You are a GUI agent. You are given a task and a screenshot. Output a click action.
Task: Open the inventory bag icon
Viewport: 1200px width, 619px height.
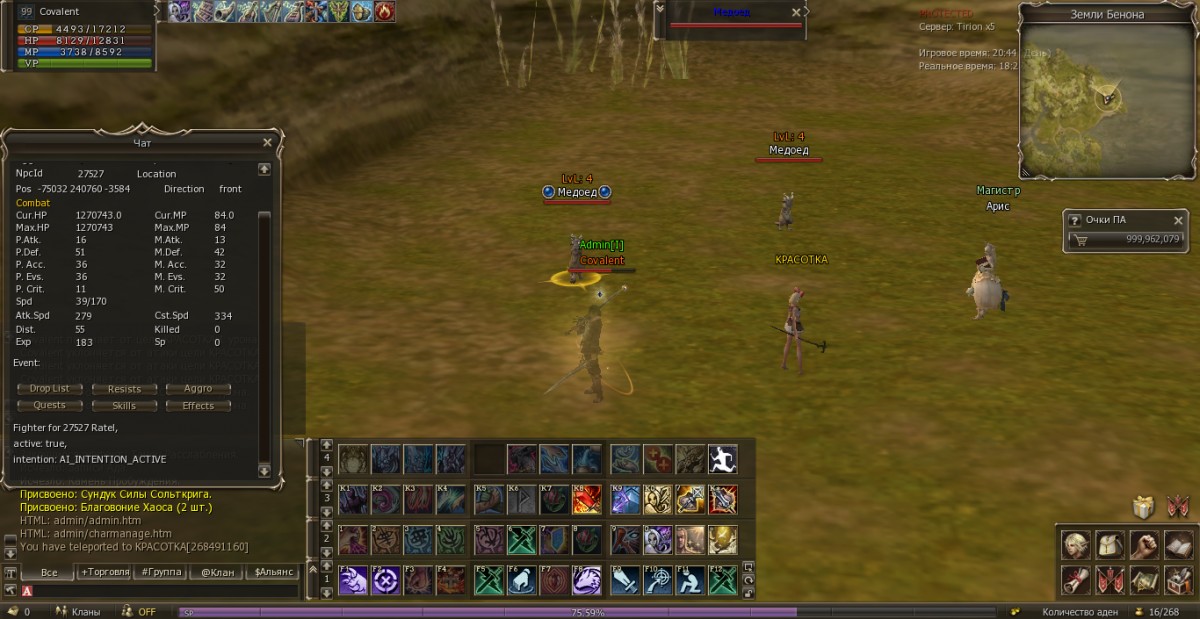tap(1110, 544)
